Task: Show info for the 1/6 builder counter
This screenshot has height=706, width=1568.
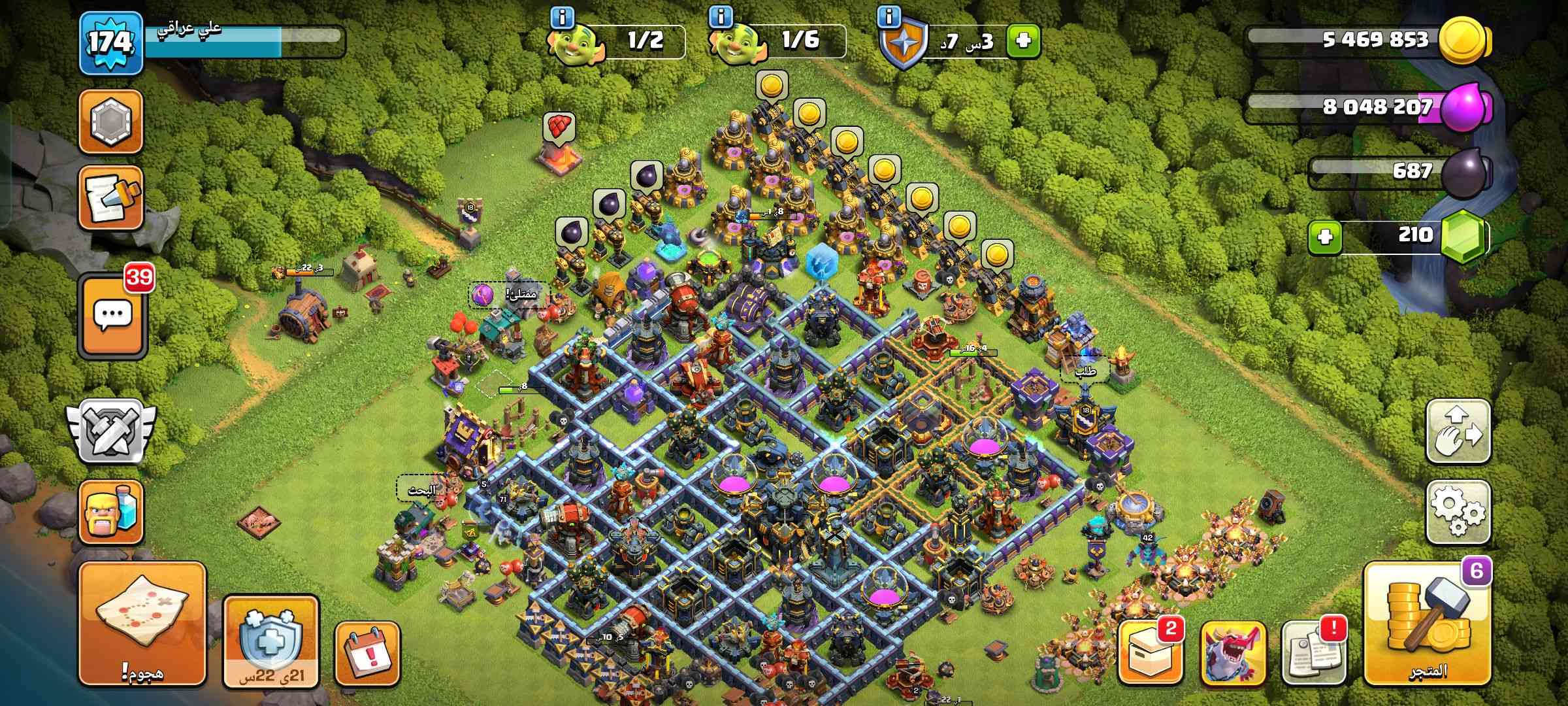Action: (x=721, y=18)
